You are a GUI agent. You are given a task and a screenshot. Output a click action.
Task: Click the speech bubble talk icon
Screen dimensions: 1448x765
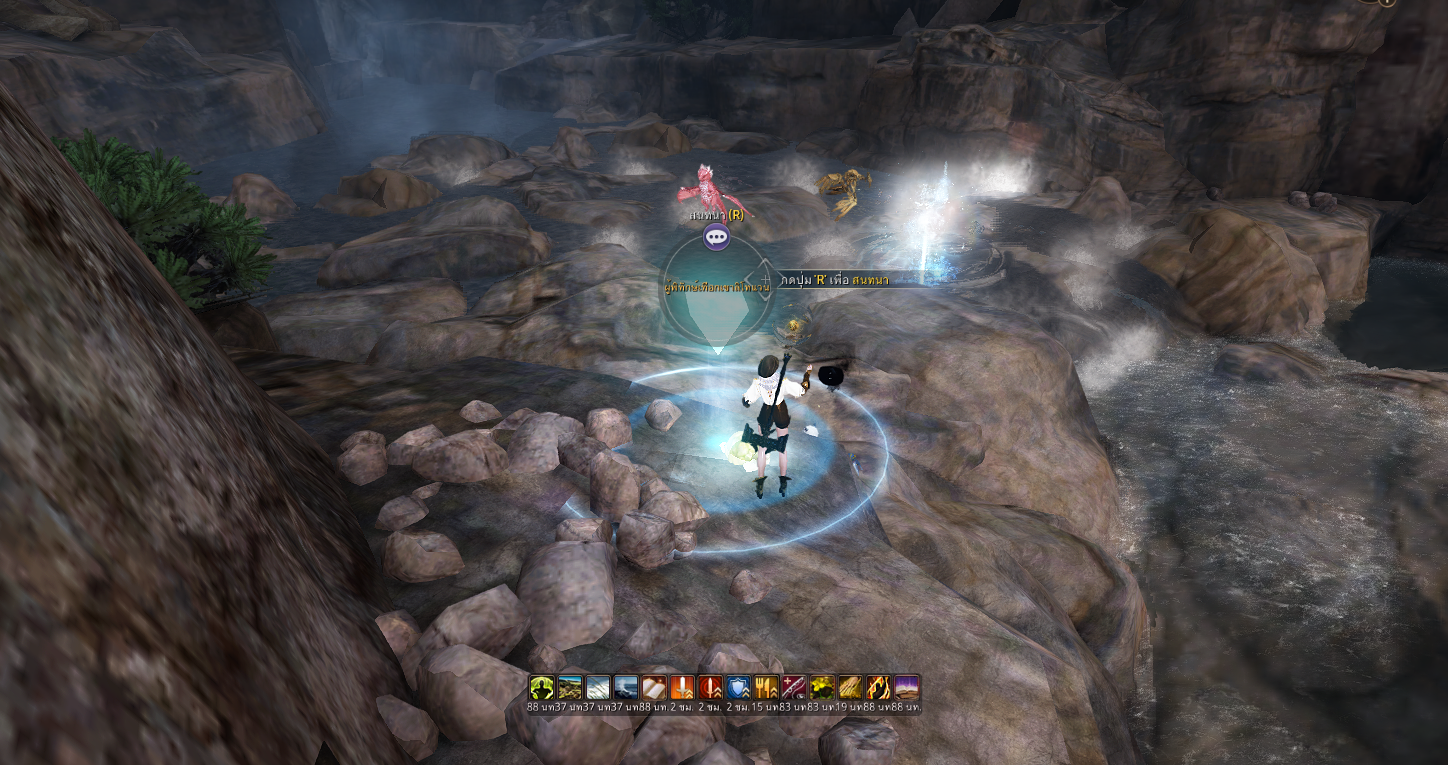pyautogui.click(x=716, y=237)
